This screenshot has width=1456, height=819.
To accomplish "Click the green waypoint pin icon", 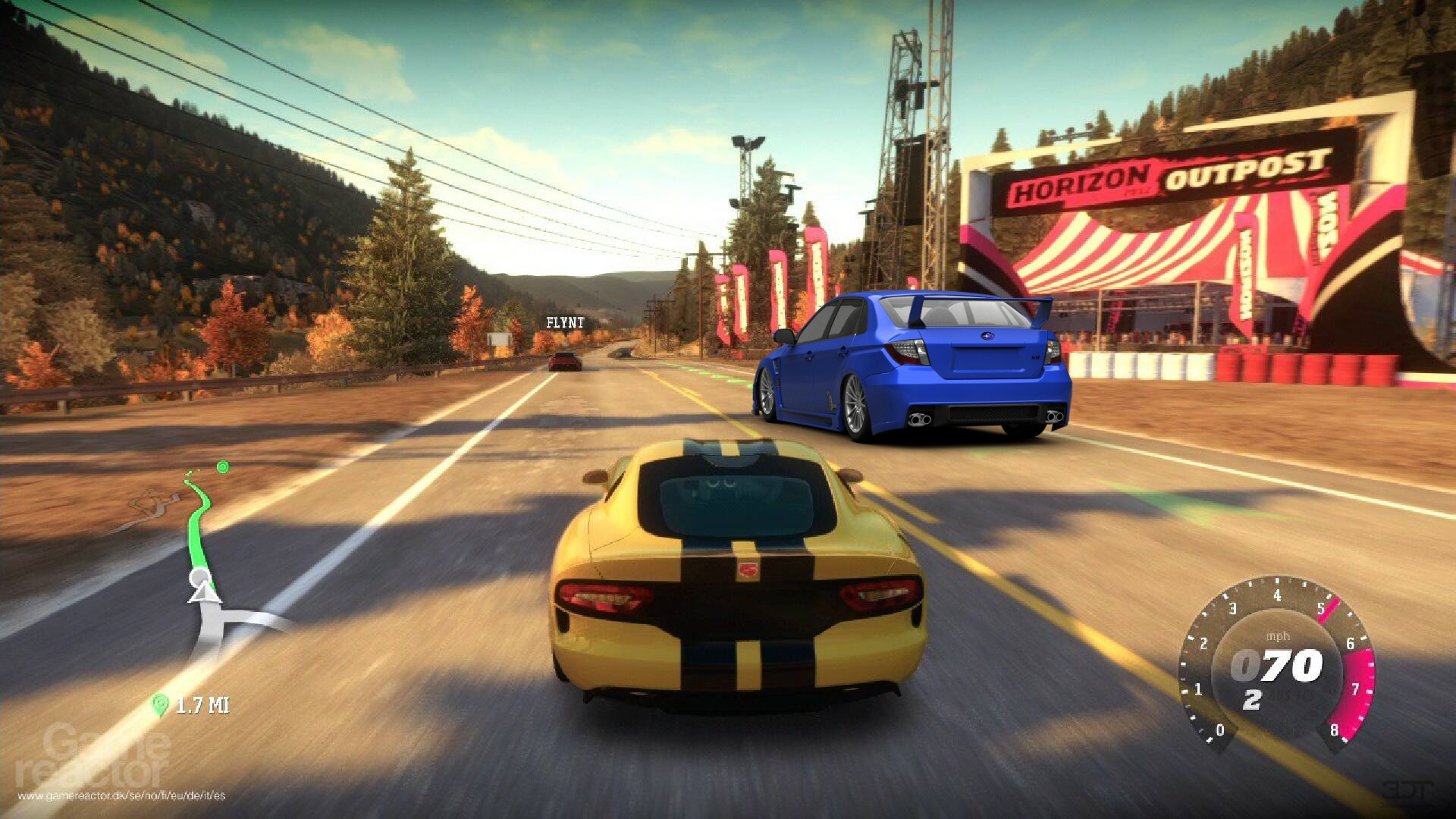I will tap(159, 705).
